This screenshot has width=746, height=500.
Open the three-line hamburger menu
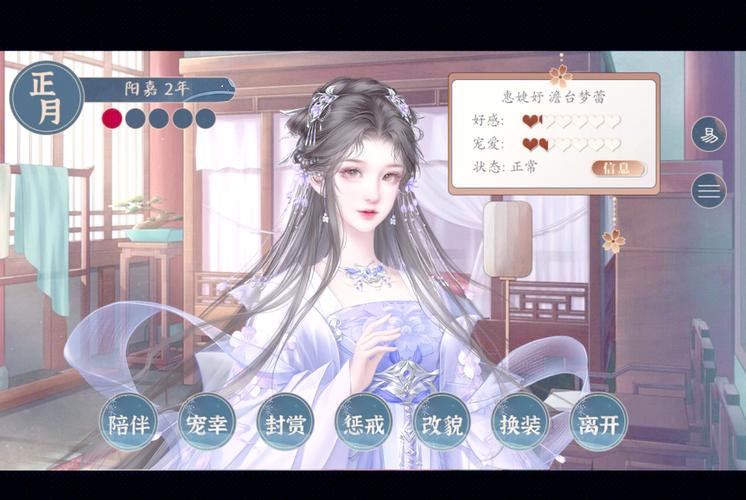(x=709, y=190)
